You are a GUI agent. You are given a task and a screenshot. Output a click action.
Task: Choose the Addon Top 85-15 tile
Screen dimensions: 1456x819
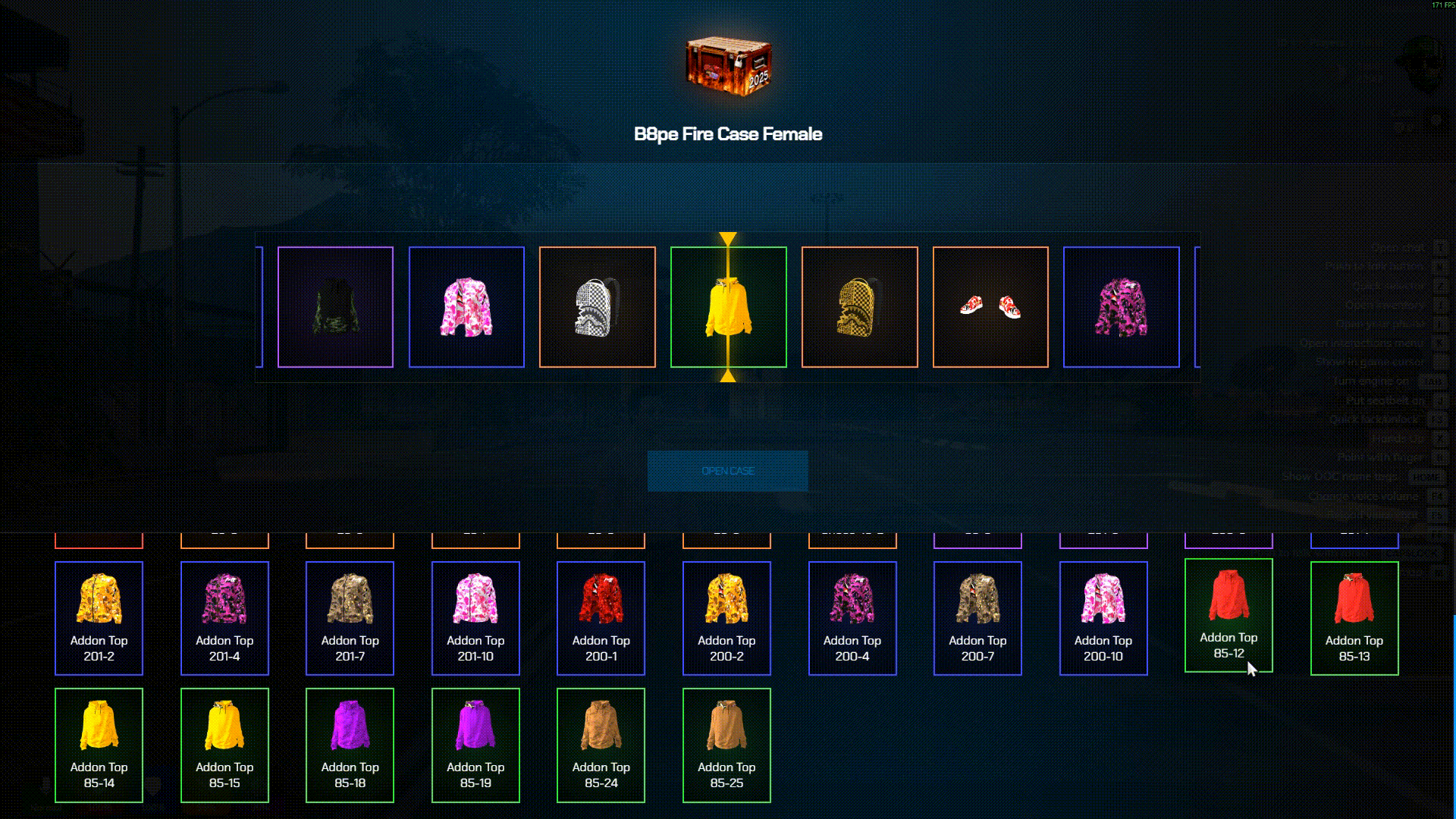224,745
